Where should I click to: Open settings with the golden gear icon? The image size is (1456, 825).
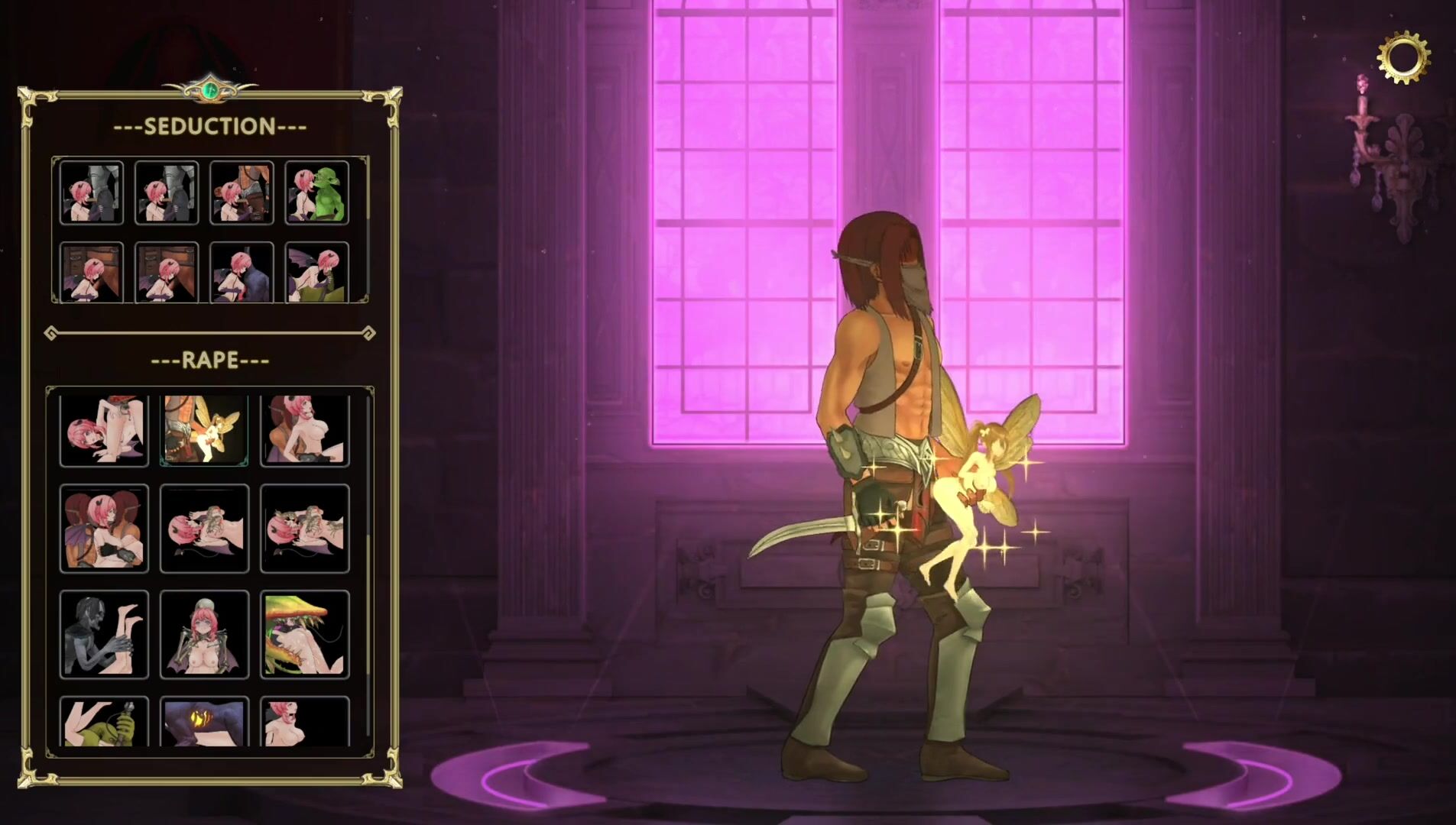tap(1403, 57)
